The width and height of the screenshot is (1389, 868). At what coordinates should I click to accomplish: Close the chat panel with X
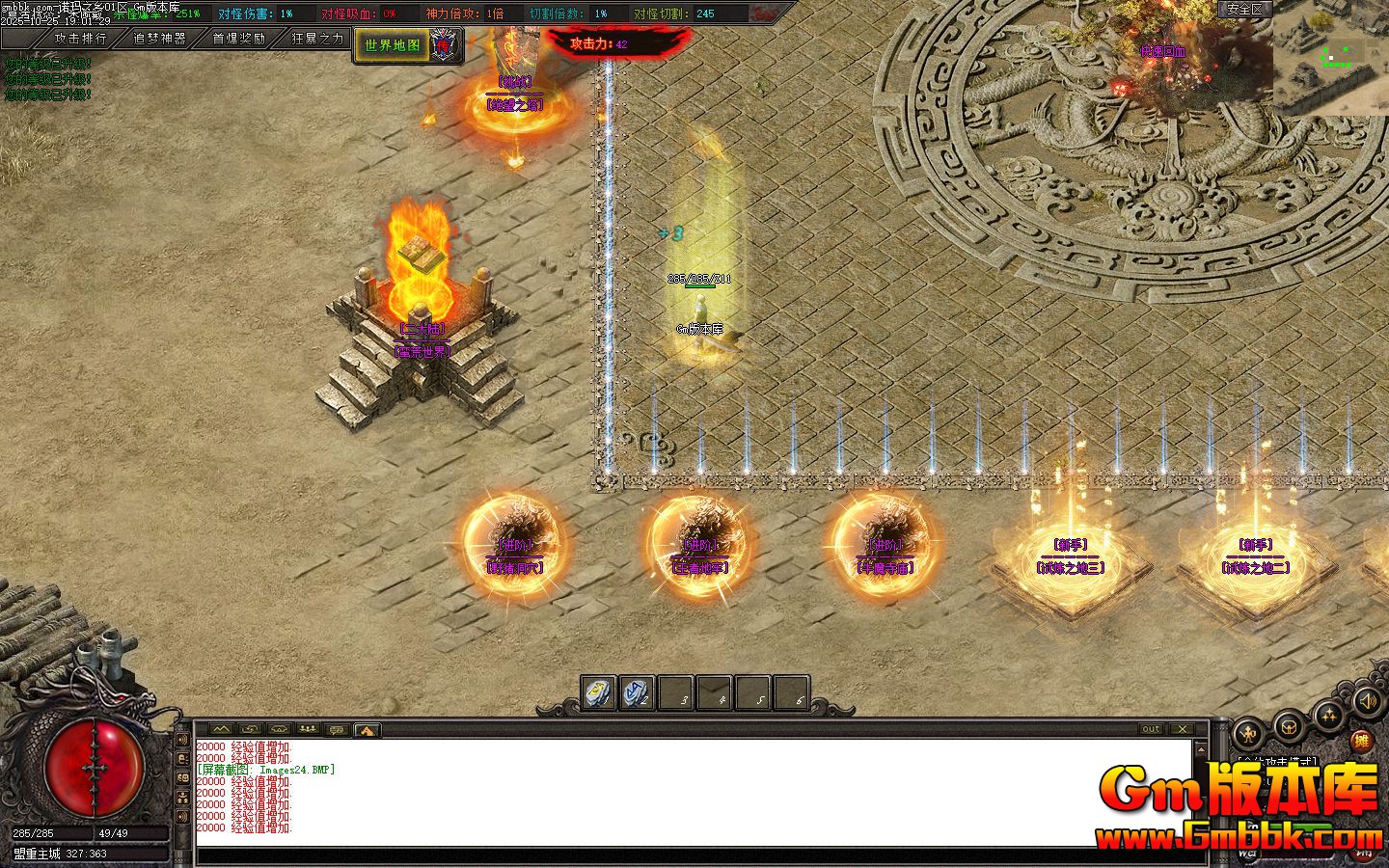click(x=1183, y=729)
